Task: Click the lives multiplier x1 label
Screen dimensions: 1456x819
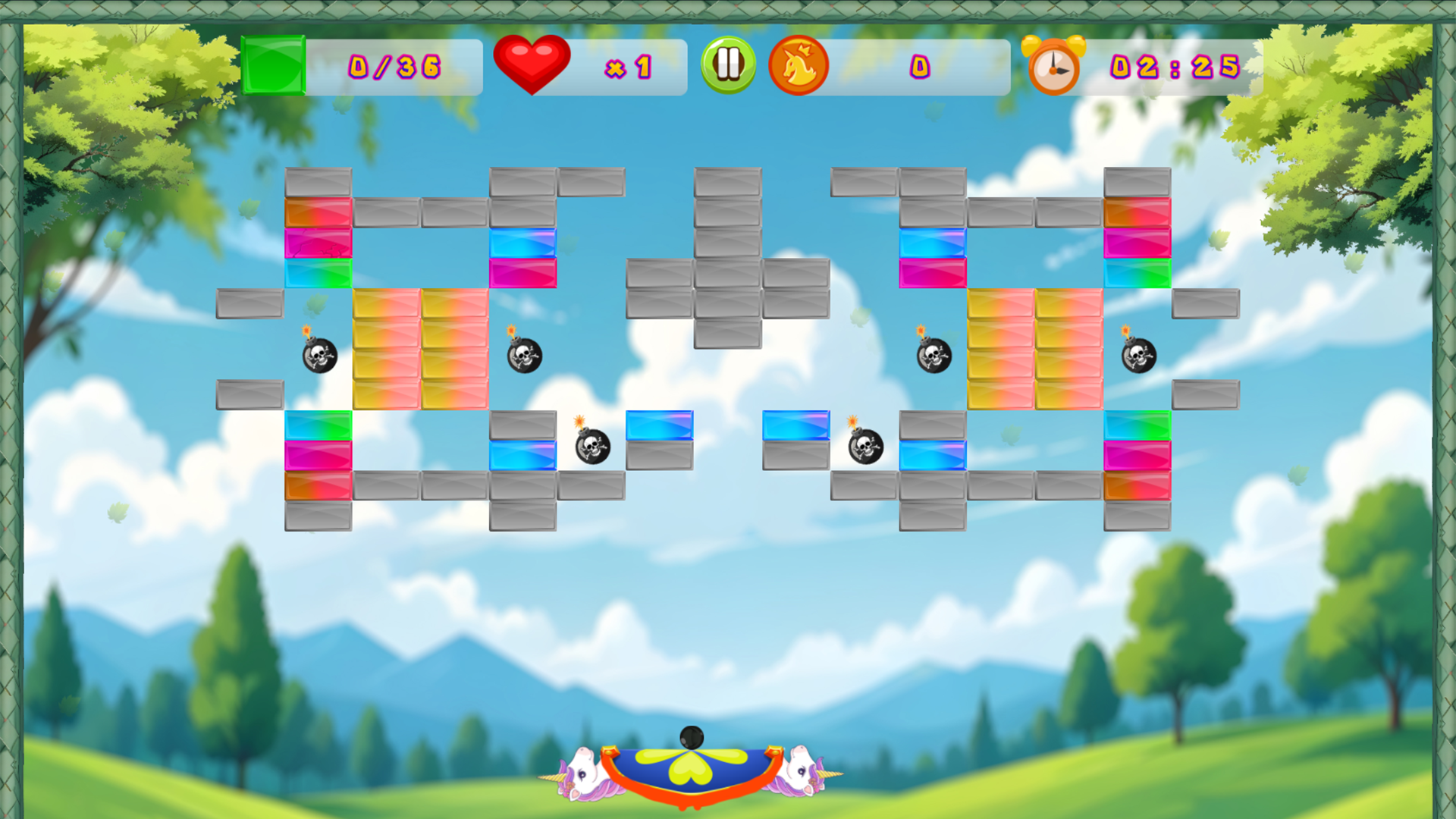Action: pyautogui.click(x=629, y=68)
